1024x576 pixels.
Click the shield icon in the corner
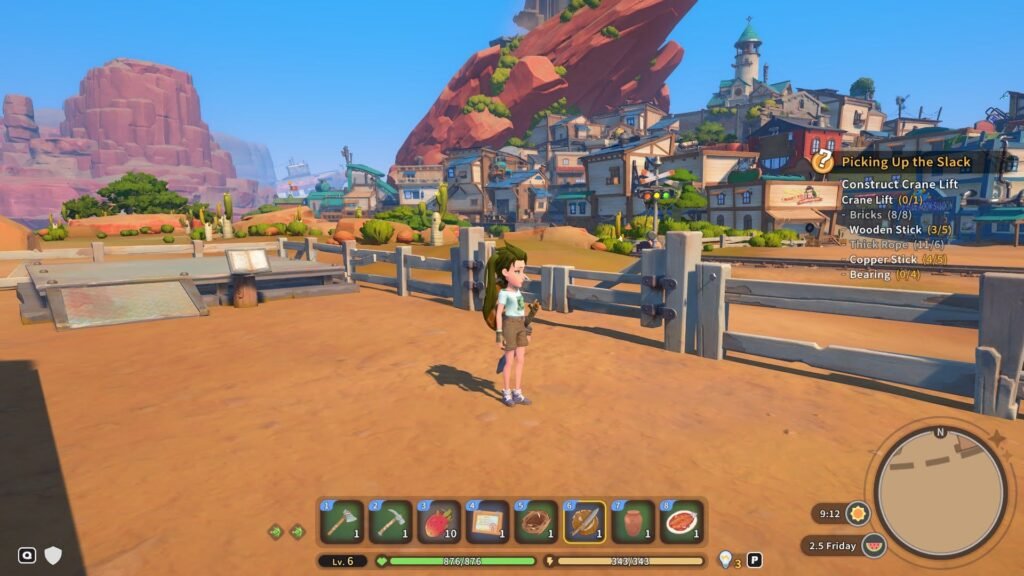pyautogui.click(x=53, y=555)
